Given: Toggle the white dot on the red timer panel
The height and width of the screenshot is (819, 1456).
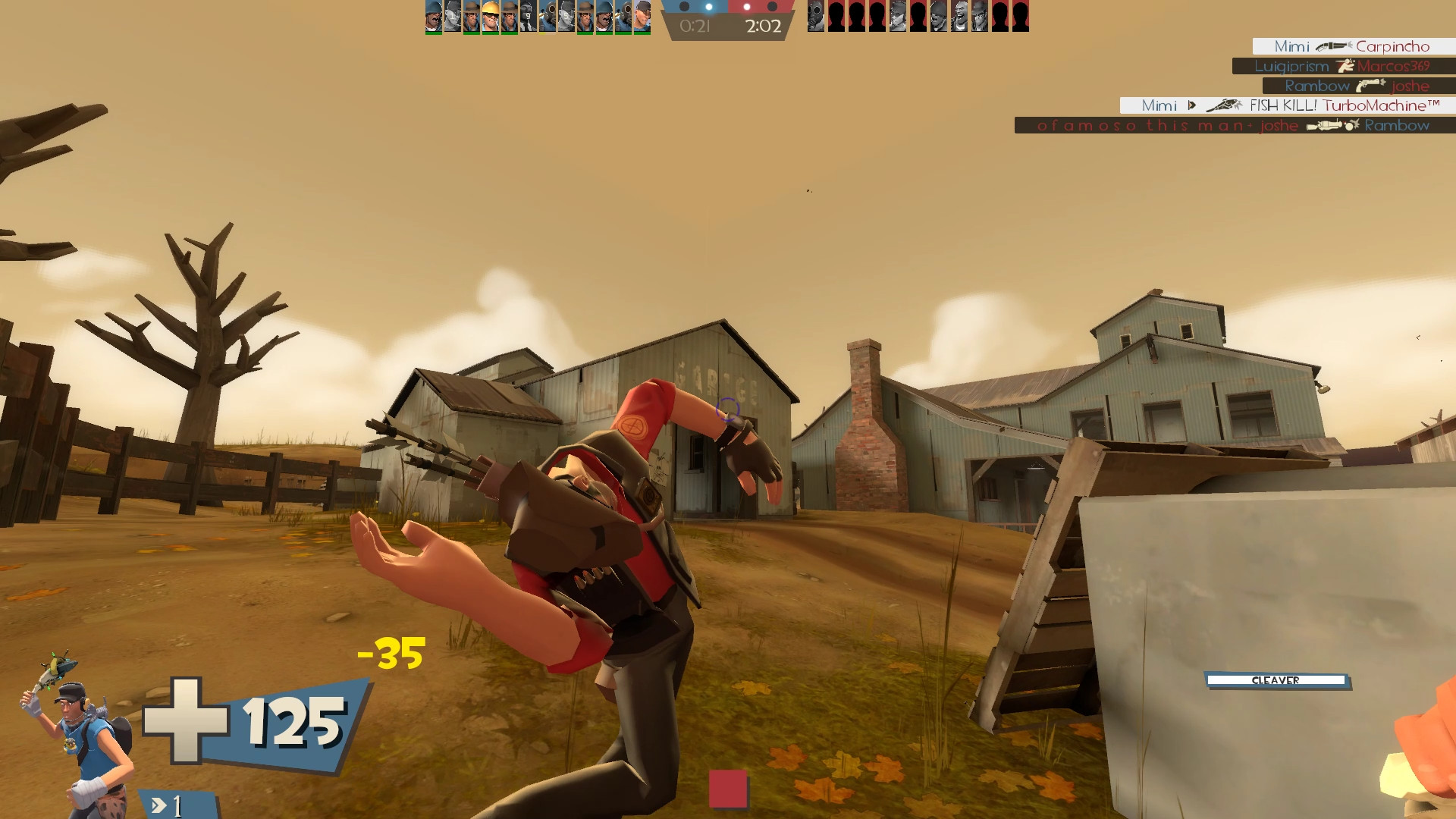Looking at the screenshot, I should pos(747,7).
